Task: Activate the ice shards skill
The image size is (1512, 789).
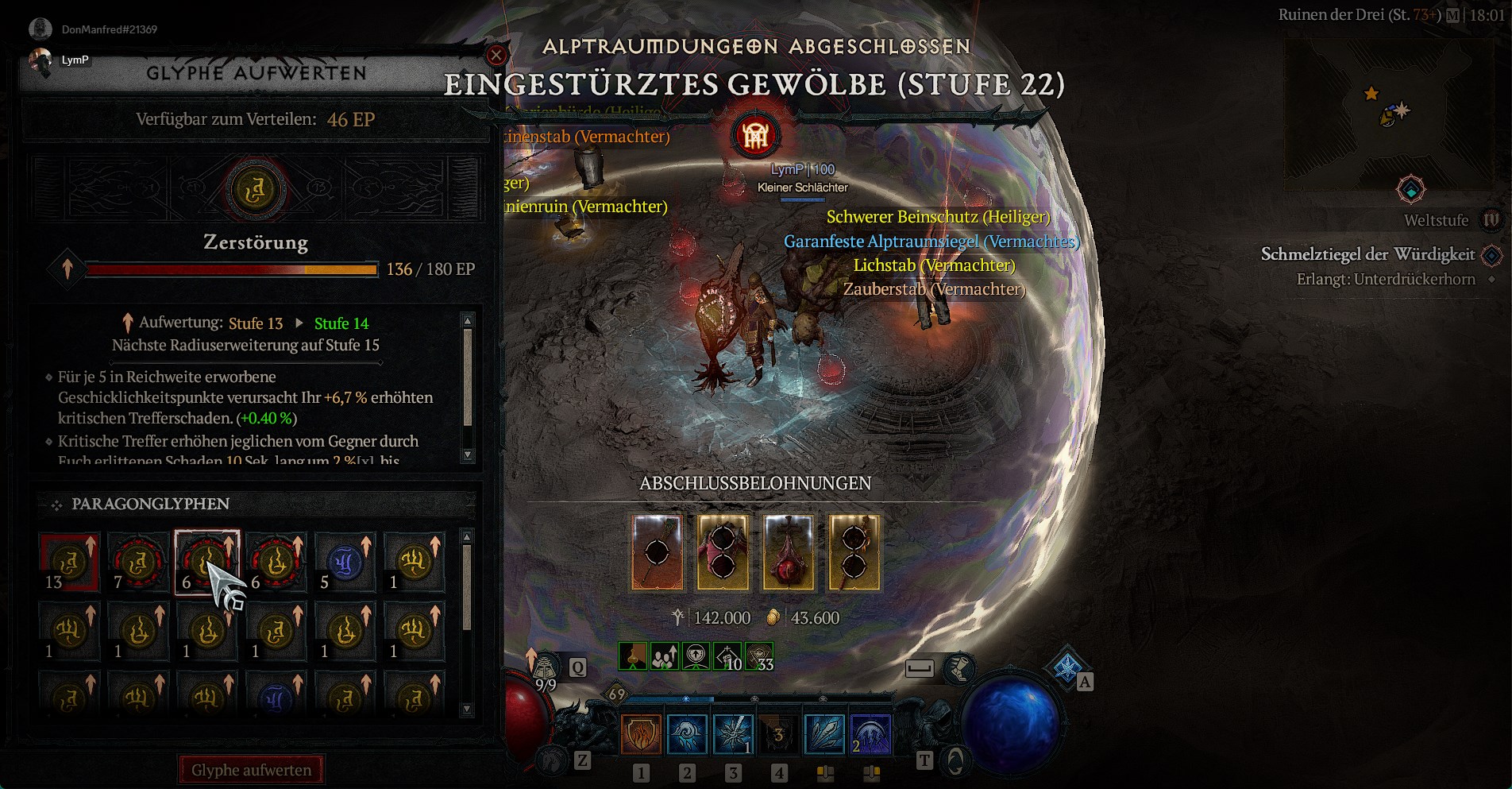Action: 825,734
